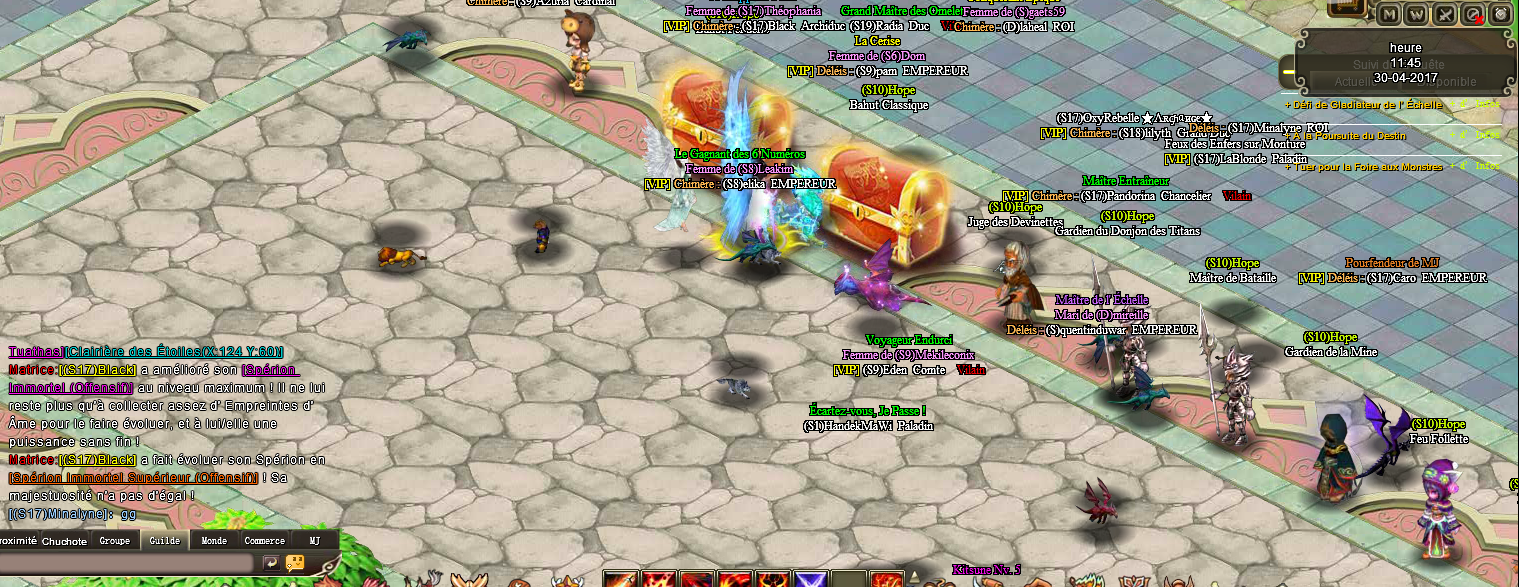The width and height of the screenshot is (1519, 587).
Task: Open the Monde chat tab
Action: click(x=214, y=541)
